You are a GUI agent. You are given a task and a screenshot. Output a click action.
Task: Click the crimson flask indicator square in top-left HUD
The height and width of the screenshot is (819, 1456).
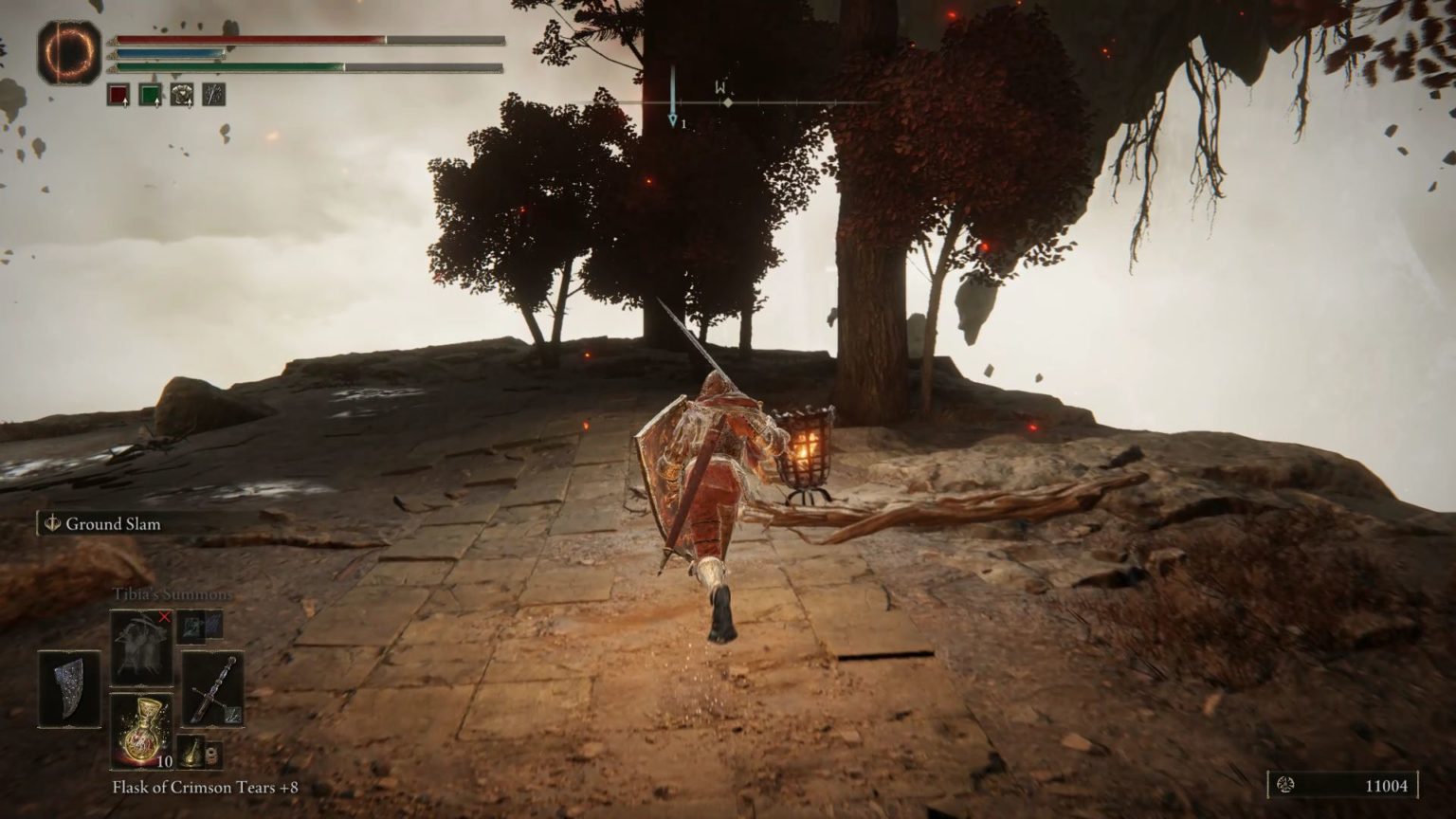click(118, 94)
